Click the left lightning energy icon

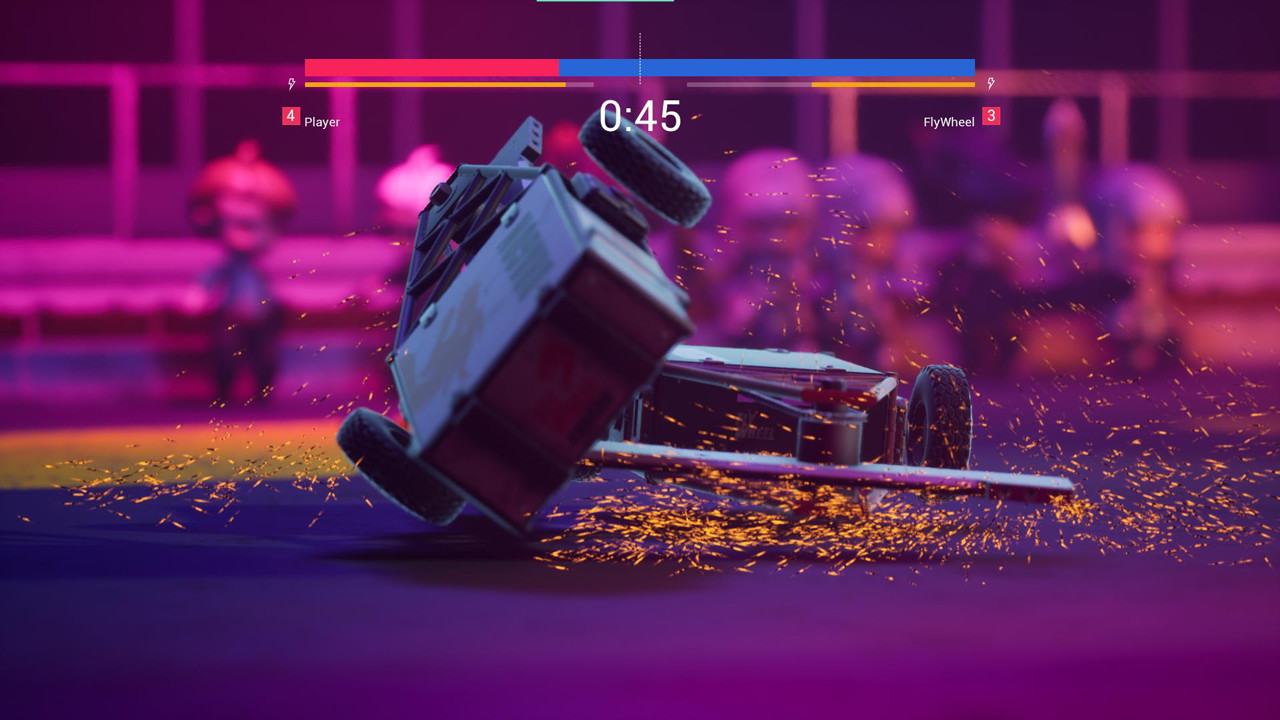coord(292,84)
